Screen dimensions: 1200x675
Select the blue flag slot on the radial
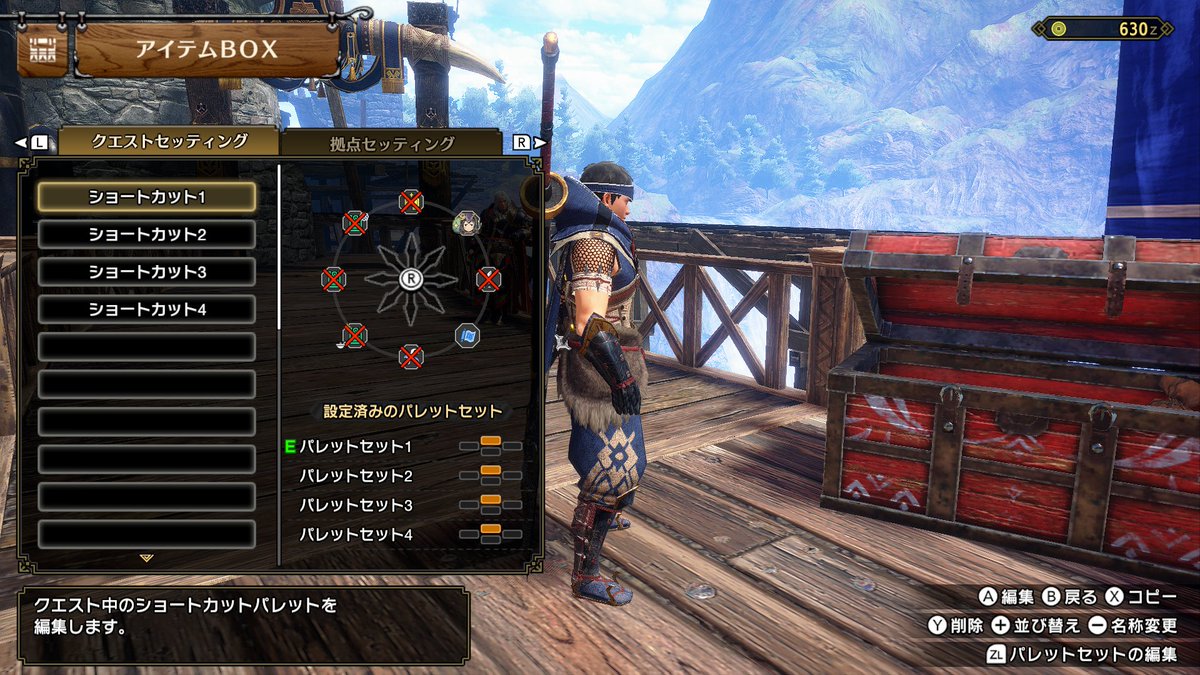click(466, 335)
